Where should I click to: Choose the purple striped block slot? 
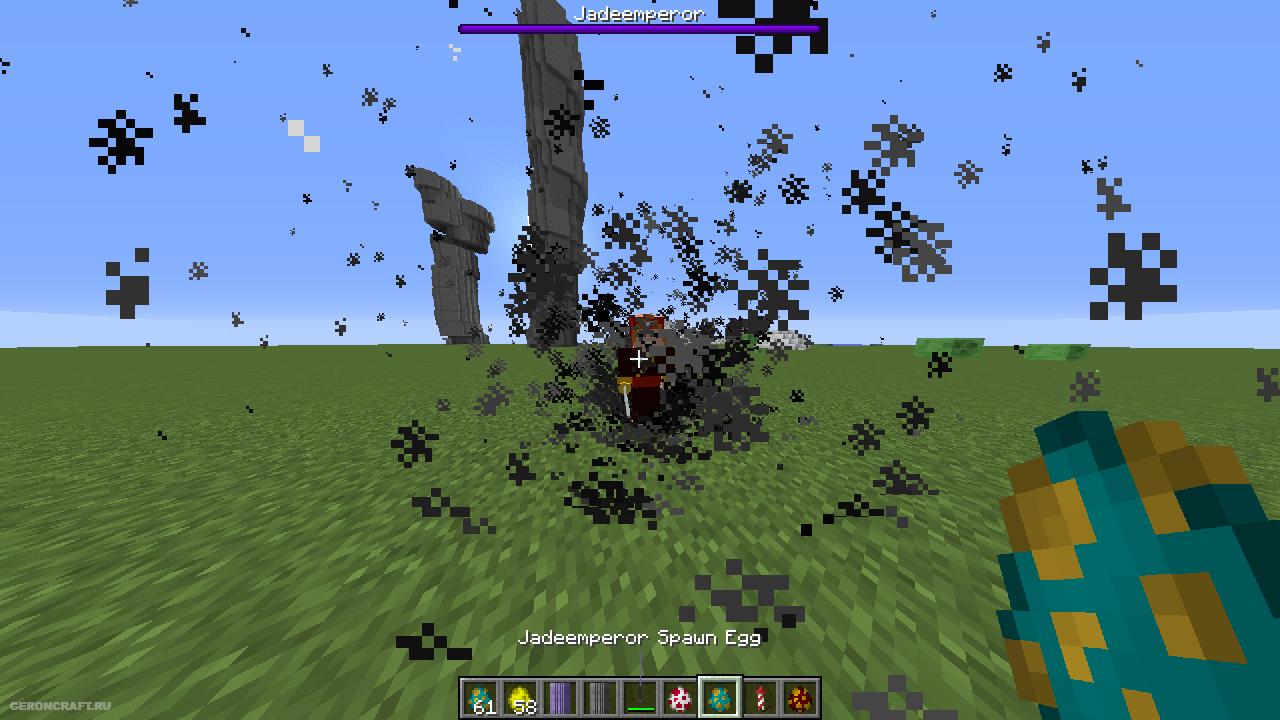(560, 697)
